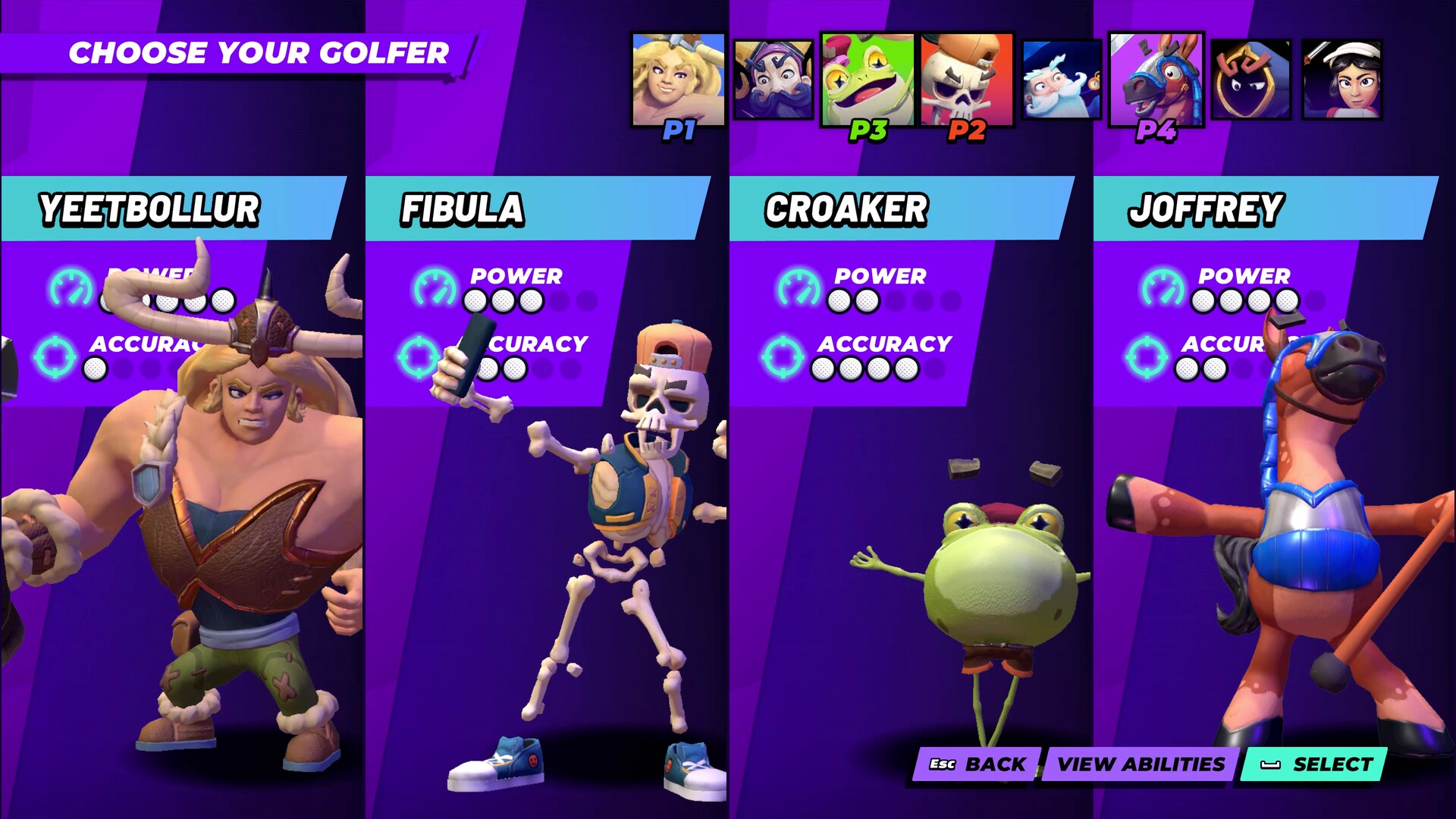The height and width of the screenshot is (819, 1456).
Task: Select the frog portrait labeled P3
Action: [869, 76]
